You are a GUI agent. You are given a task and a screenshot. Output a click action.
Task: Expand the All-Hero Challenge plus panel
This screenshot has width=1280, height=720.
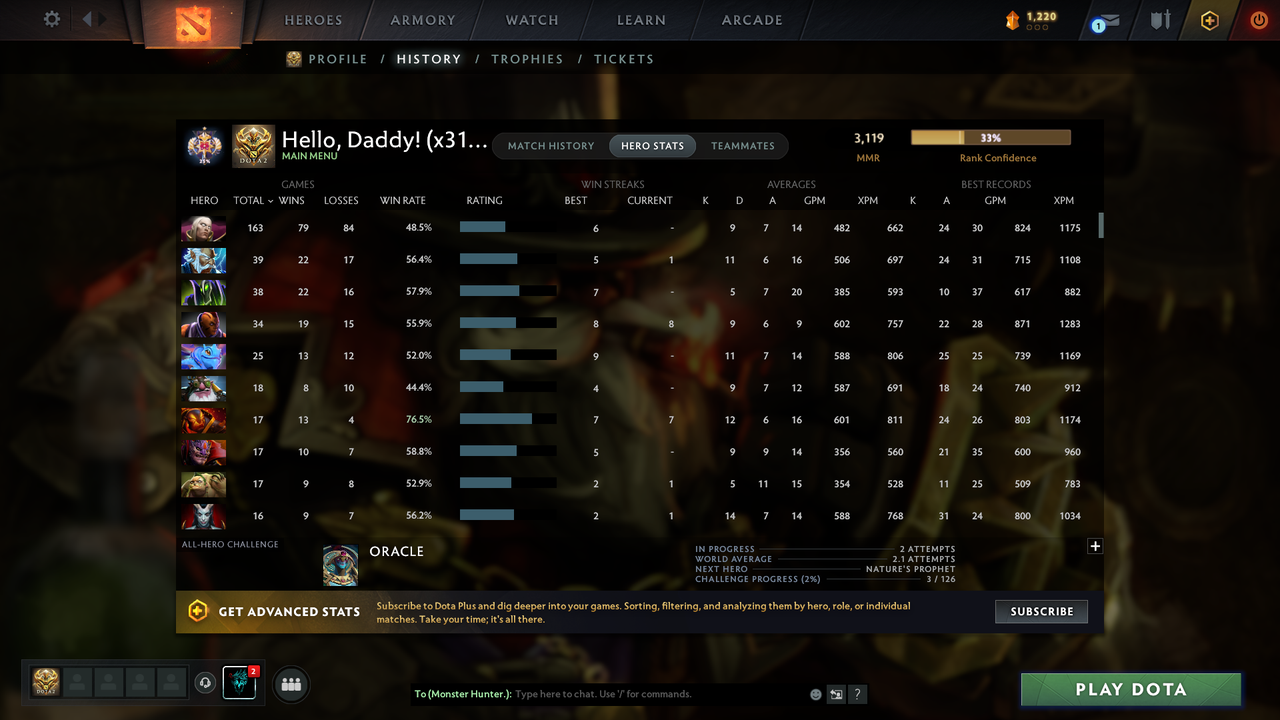(x=1095, y=546)
